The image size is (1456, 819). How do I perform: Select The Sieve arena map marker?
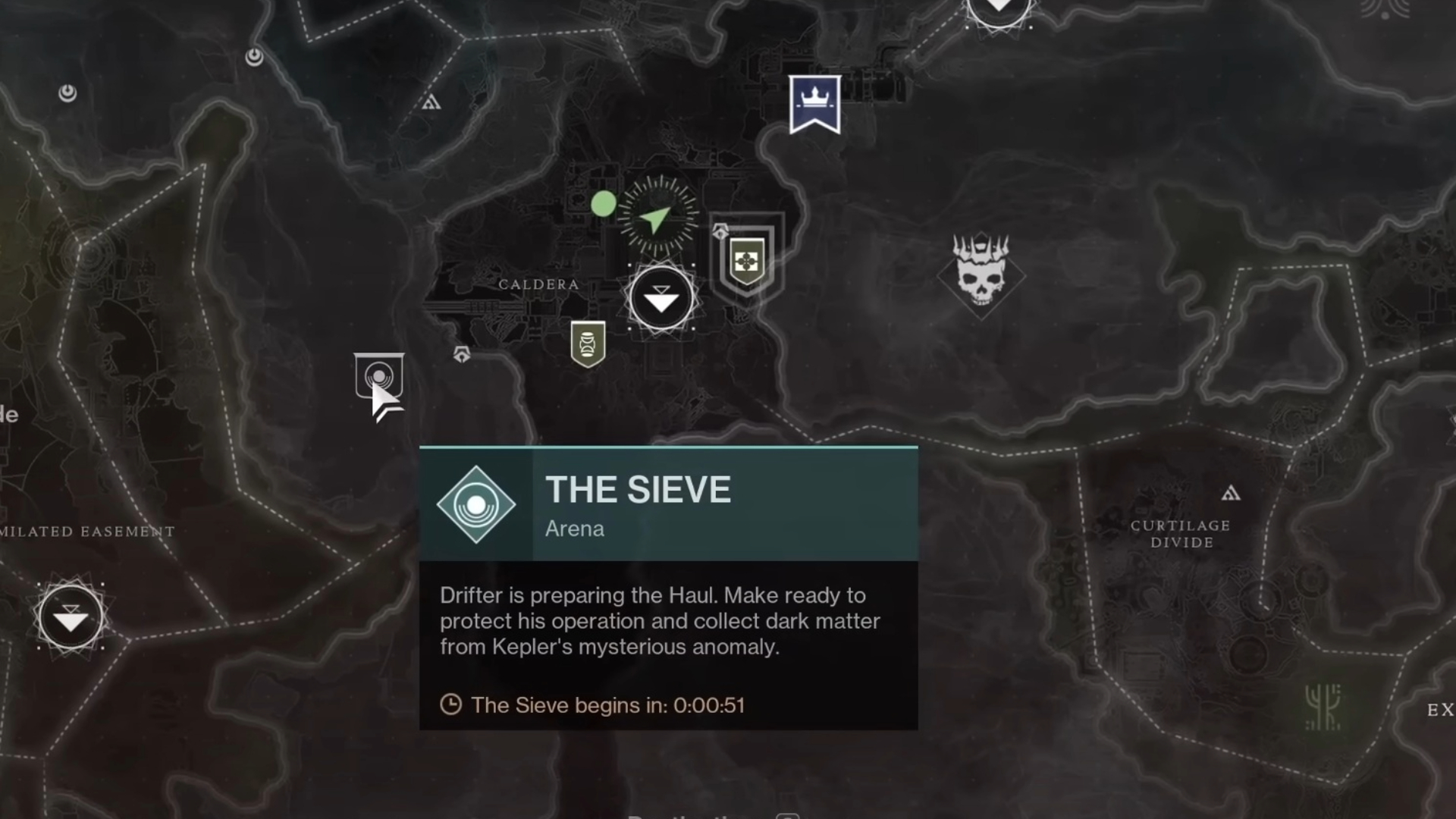(x=378, y=375)
